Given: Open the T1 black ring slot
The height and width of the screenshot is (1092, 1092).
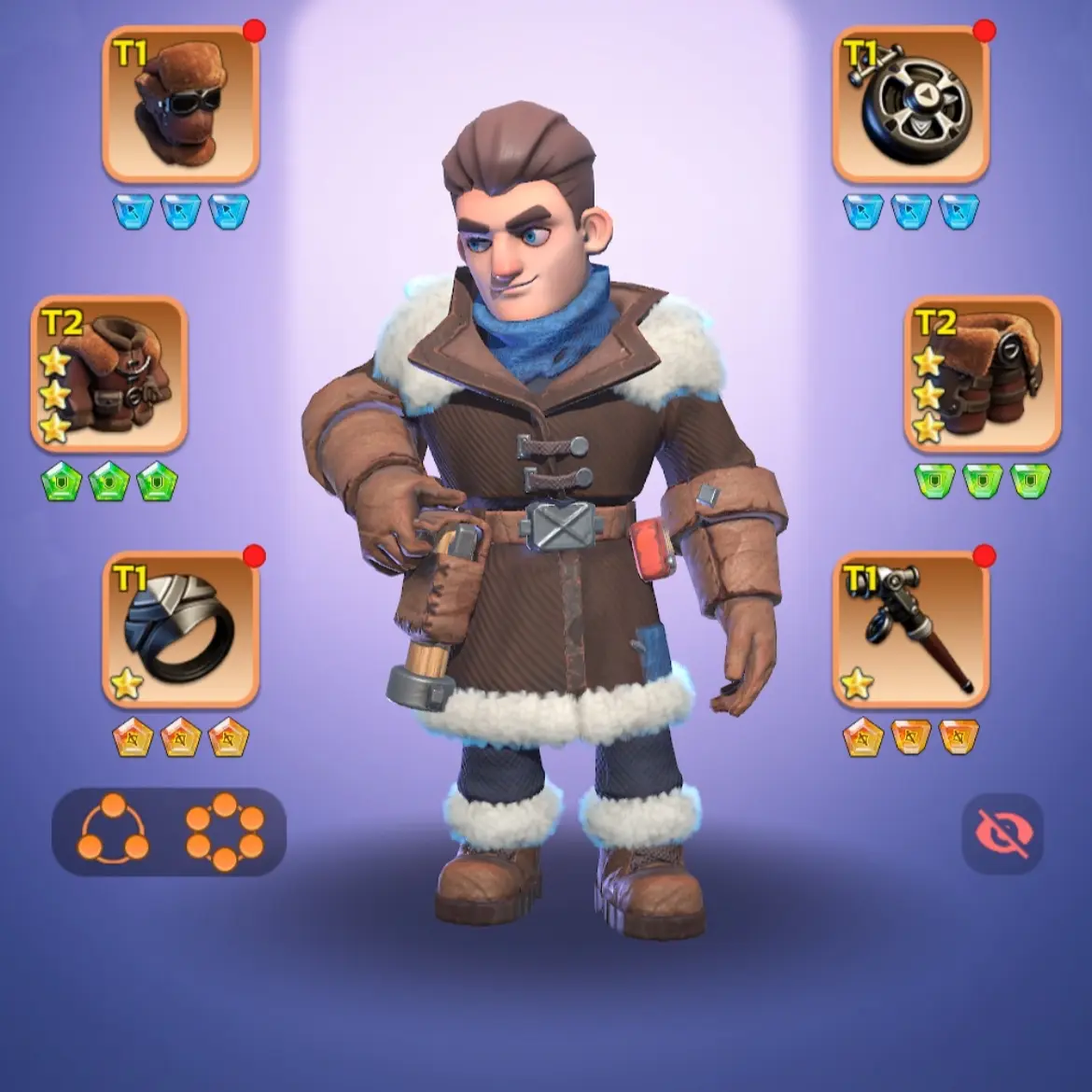Looking at the screenshot, I should click(x=180, y=630).
